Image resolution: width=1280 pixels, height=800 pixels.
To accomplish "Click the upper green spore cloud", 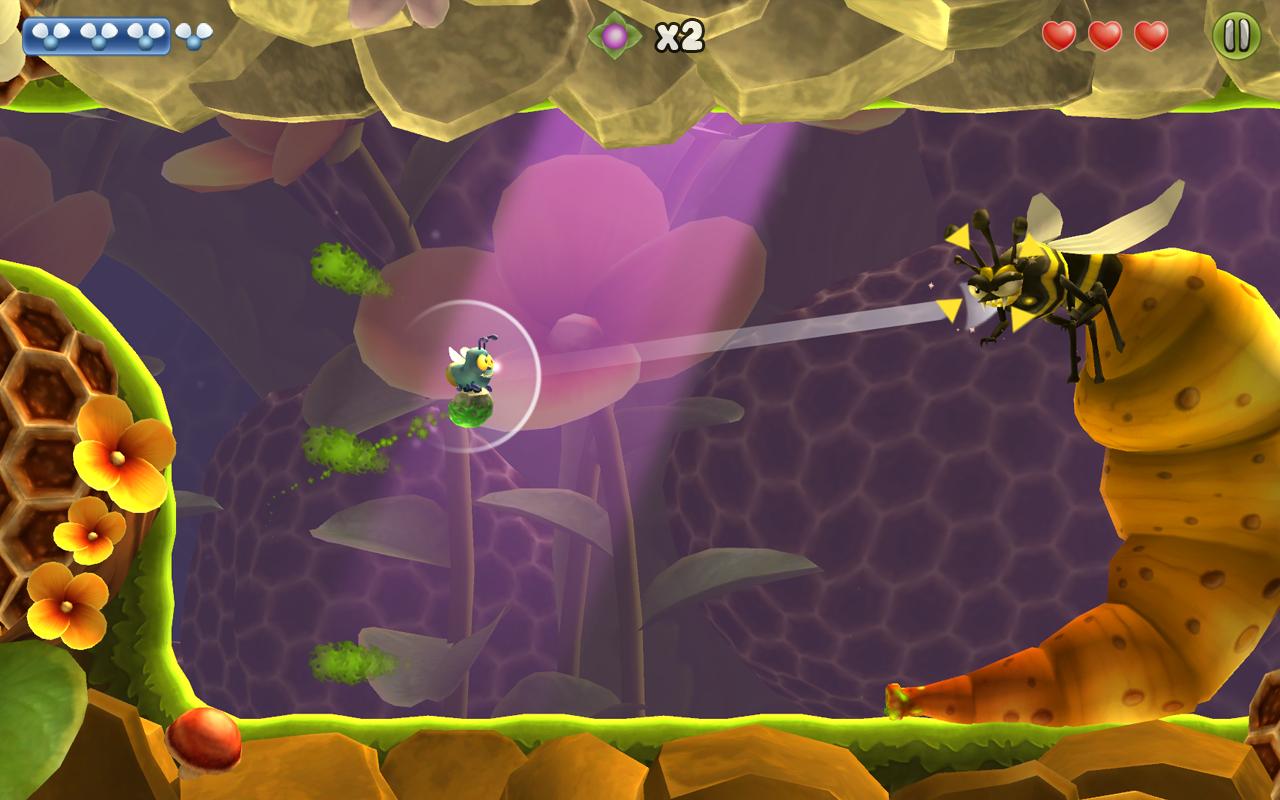I will pos(335,265).
